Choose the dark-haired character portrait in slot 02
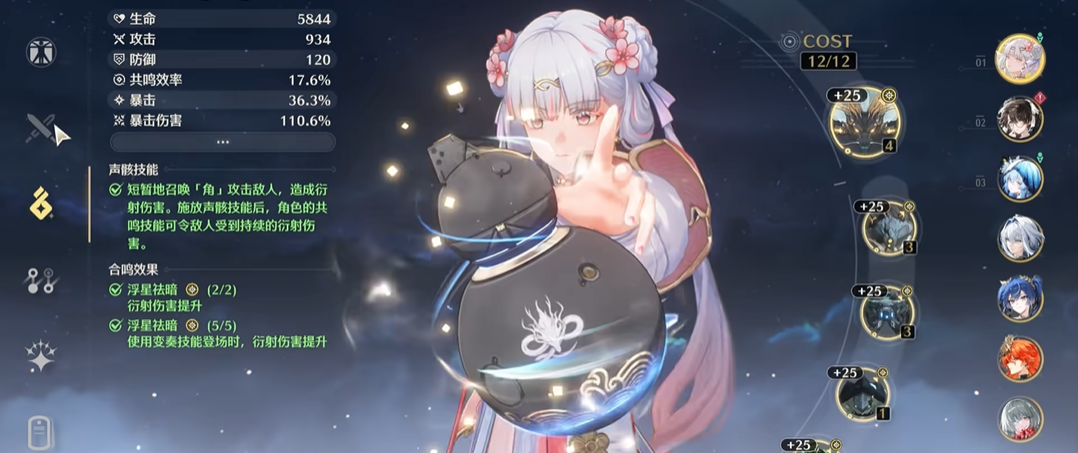1078x453 pixels. pyautogui.click(x=1020, y=119)
